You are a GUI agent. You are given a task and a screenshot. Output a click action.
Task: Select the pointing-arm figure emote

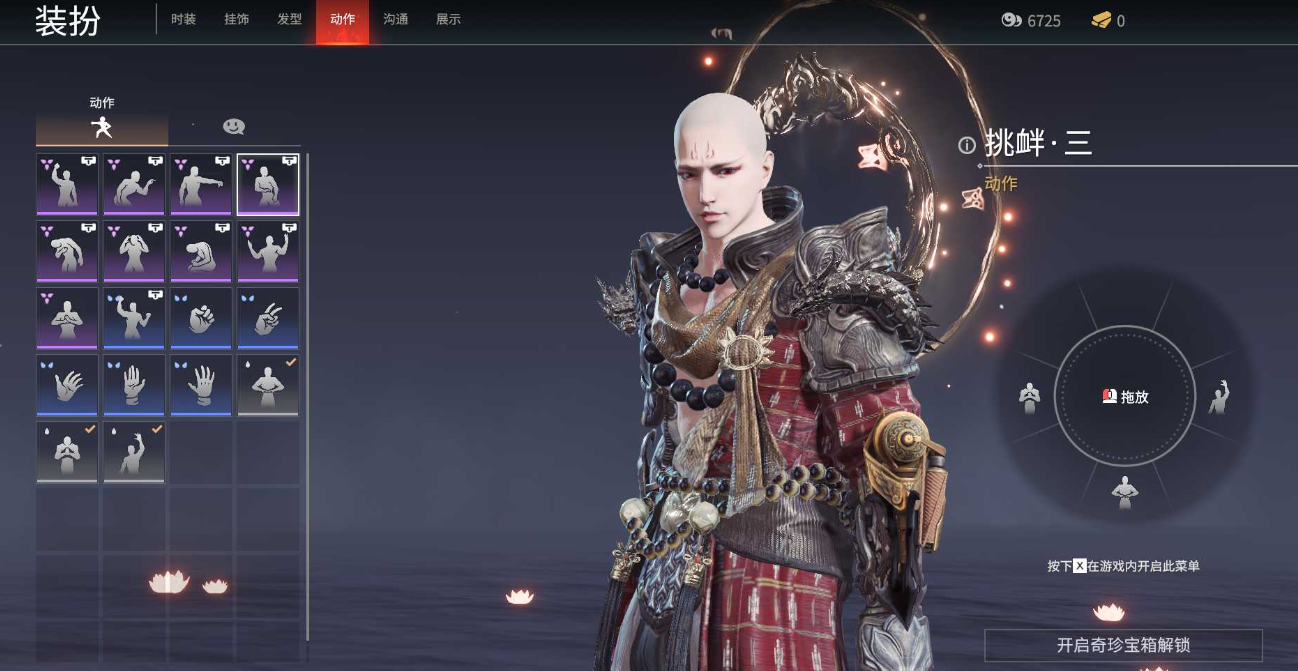[201, 184]
